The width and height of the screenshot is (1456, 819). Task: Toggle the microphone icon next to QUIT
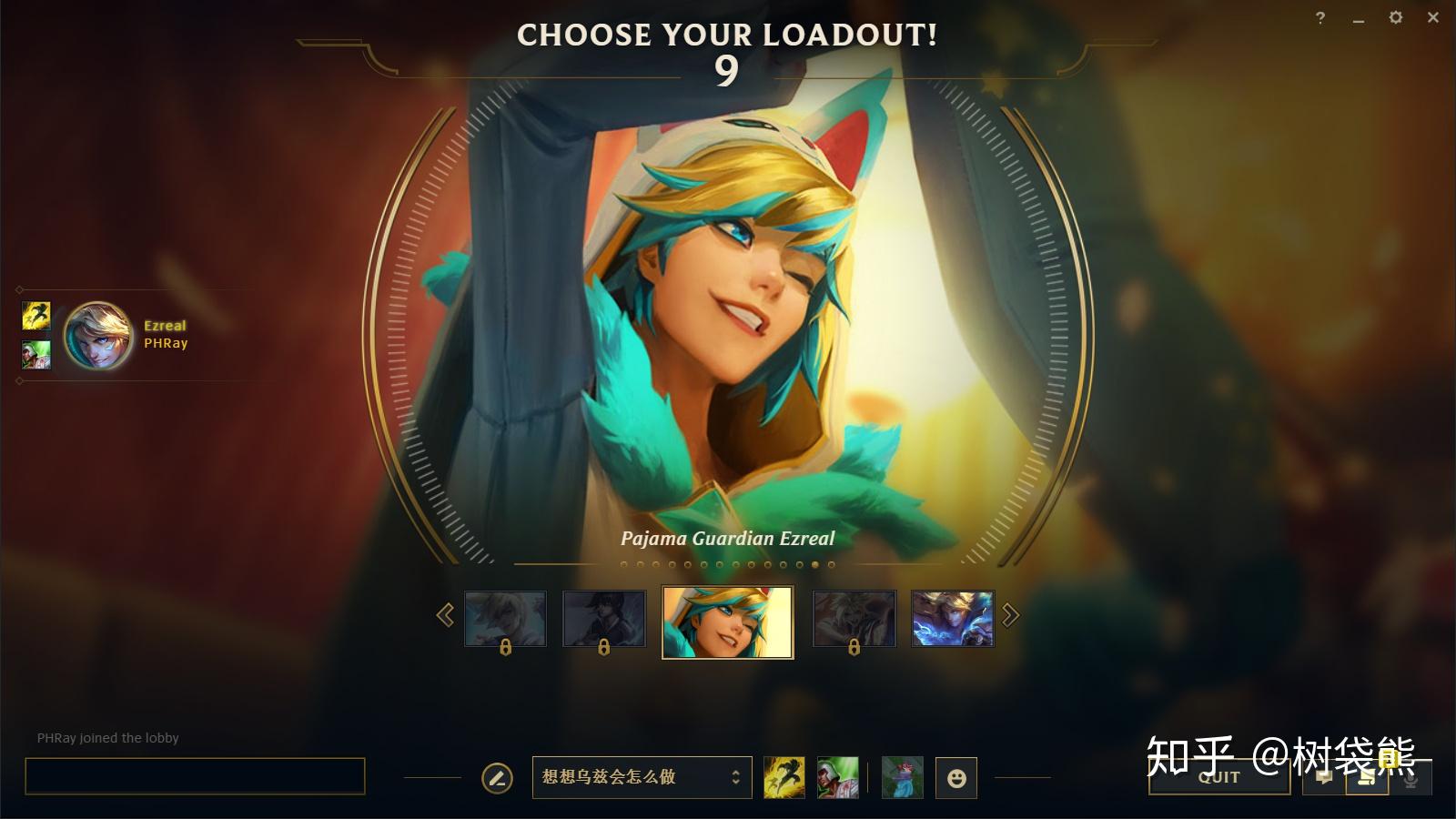point(1411,778)
